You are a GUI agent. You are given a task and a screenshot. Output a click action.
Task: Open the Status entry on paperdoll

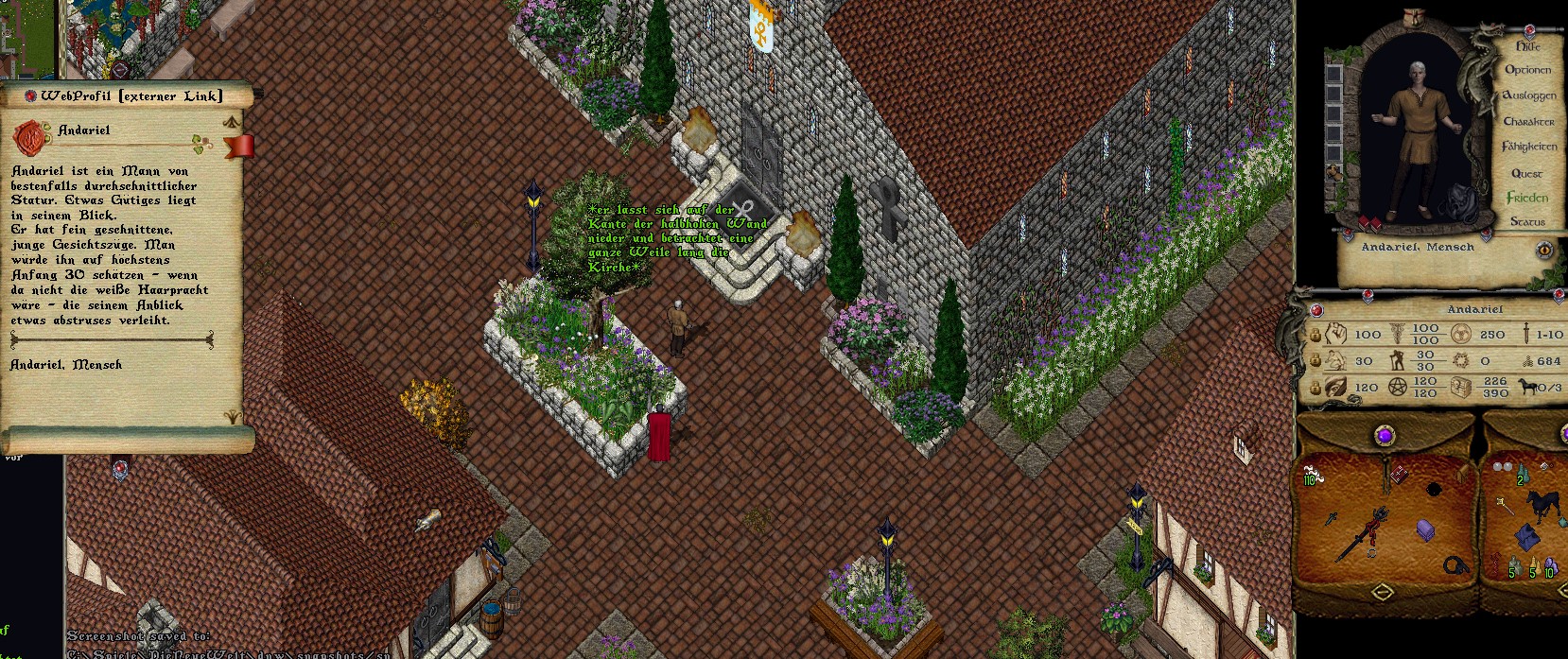pyautogui.click(x=1526, y=221)
